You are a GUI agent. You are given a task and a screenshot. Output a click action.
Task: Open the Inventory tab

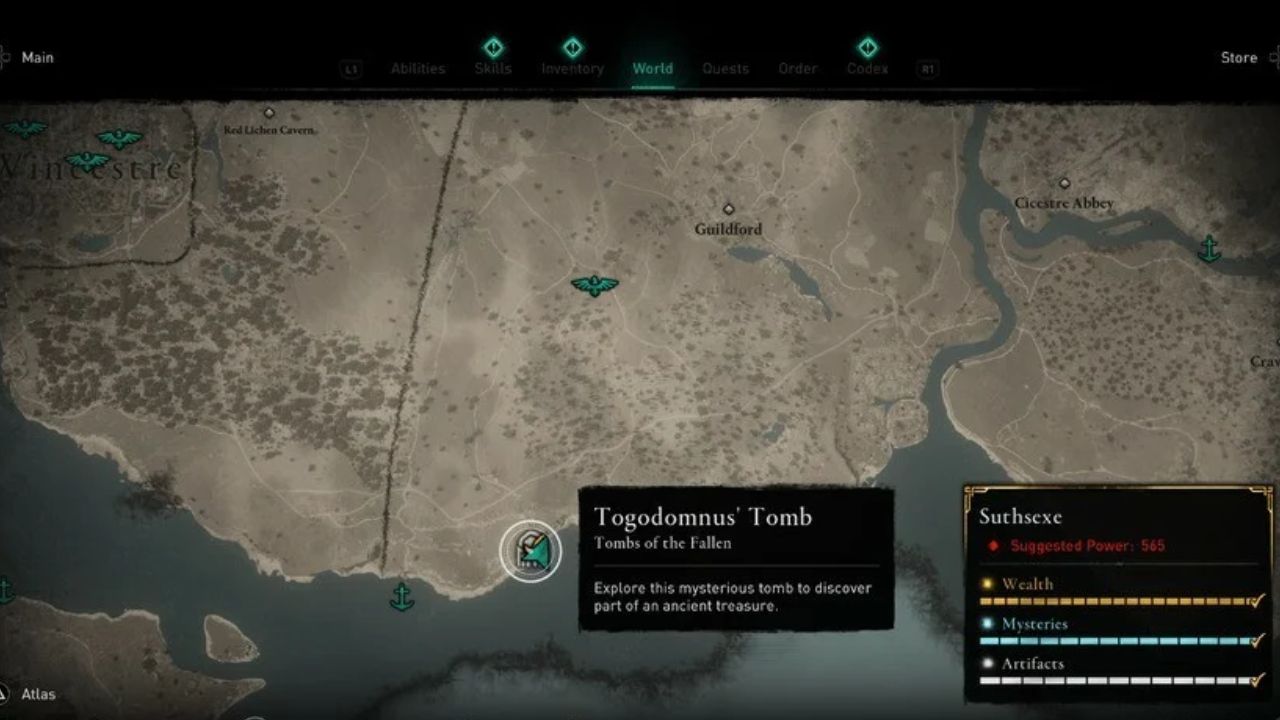[x=573, y=68]
